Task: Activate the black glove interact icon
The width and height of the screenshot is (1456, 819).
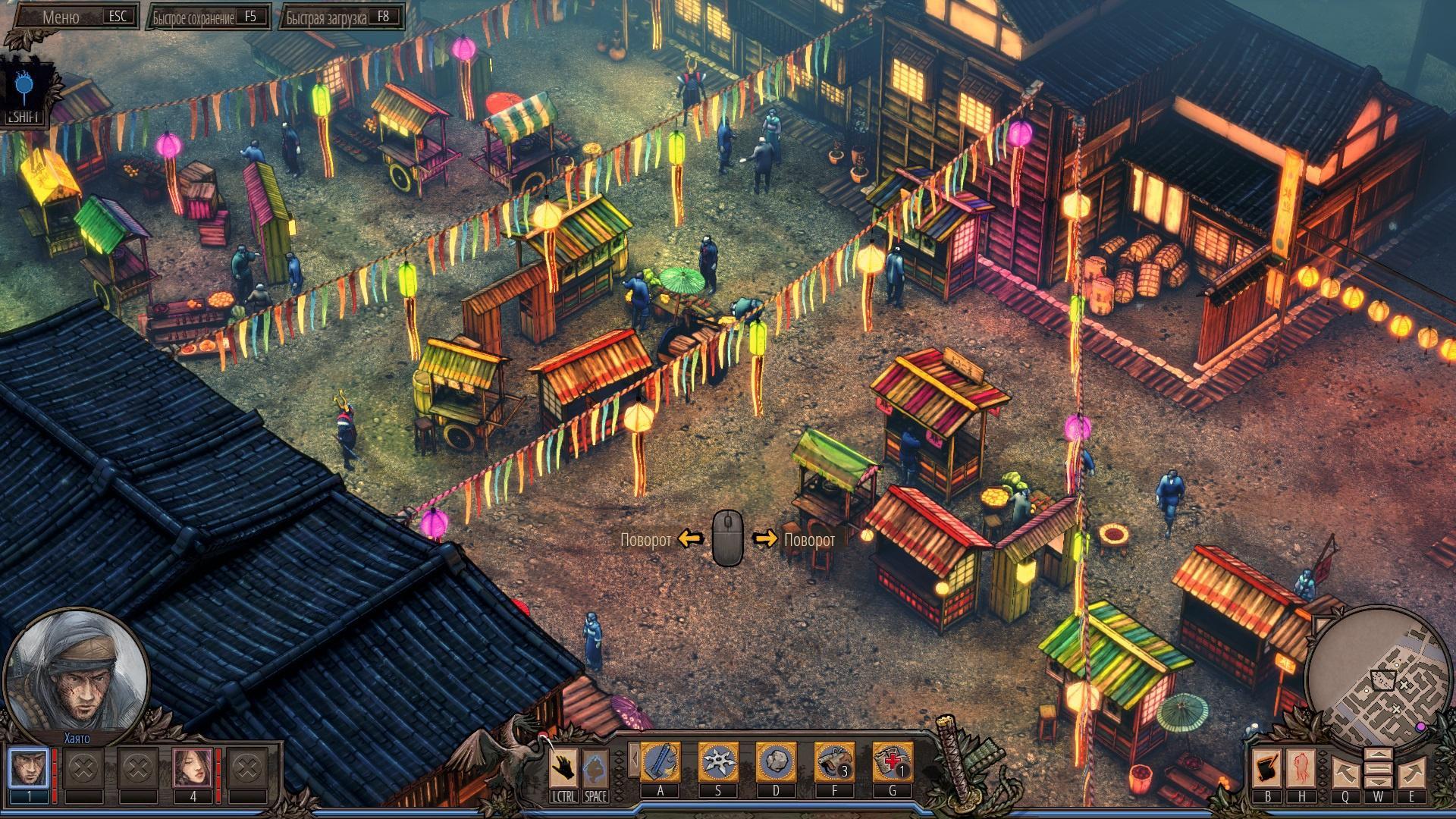Action: pos(563,767)
